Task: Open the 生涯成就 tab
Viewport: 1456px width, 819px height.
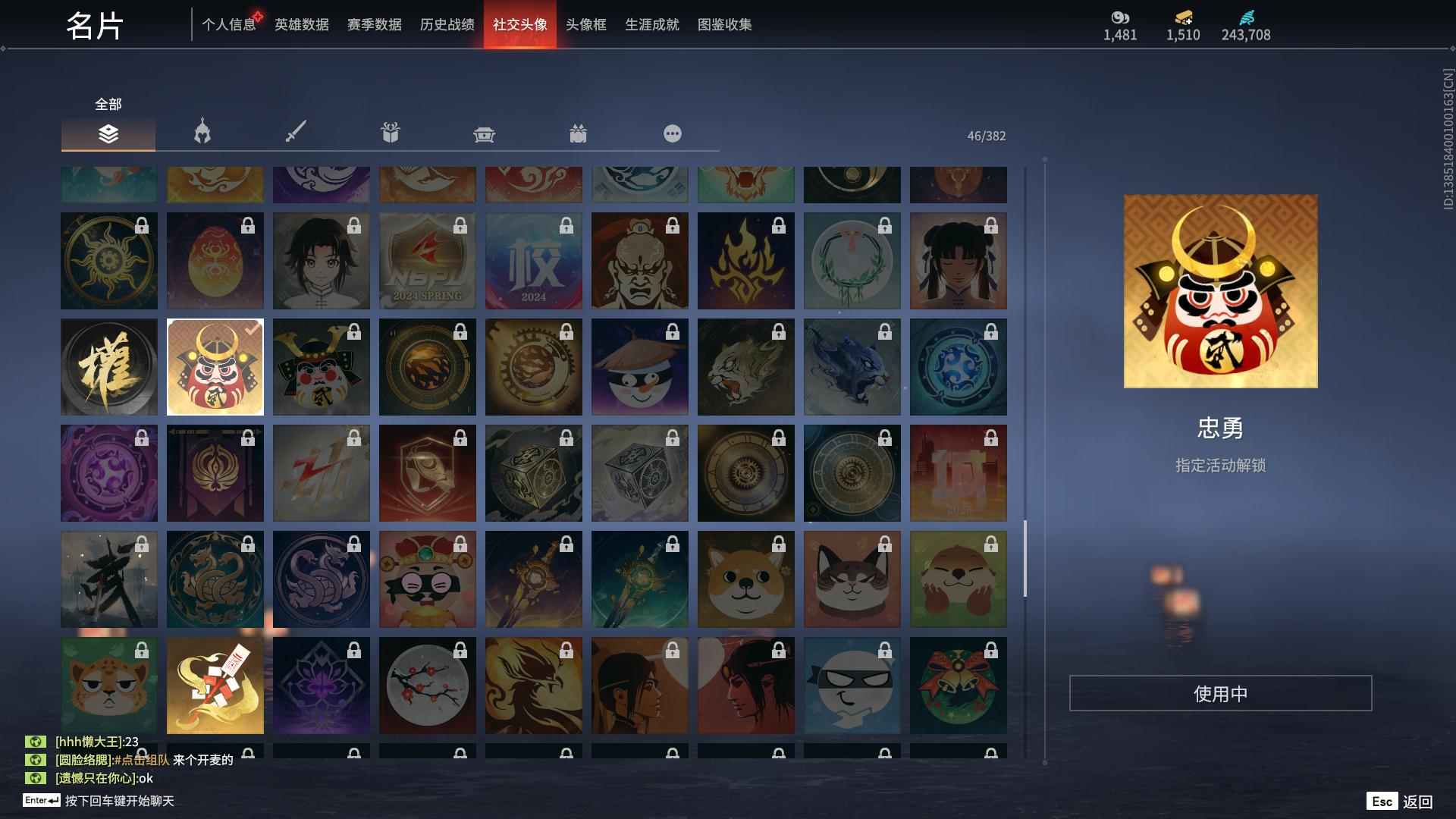Action: click(651, 24)
